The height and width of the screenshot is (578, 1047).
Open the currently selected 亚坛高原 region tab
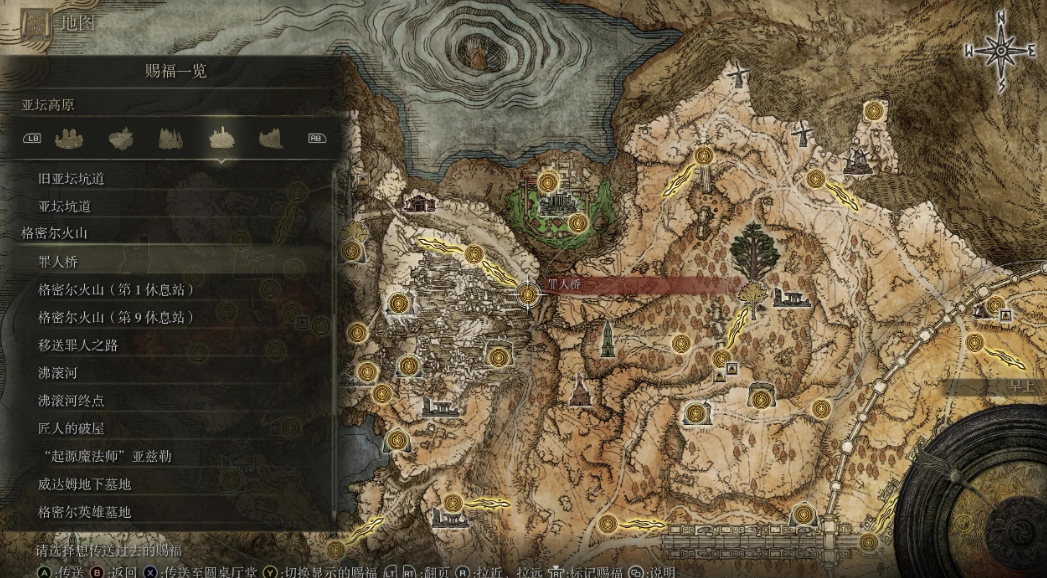221,138
